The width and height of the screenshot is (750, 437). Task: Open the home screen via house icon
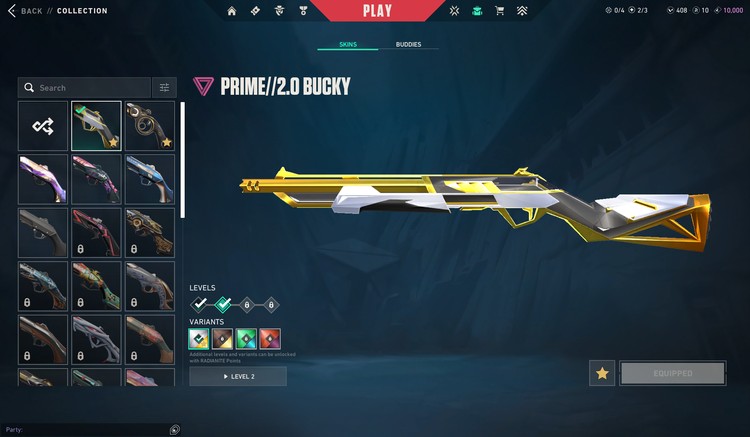point(232,11)
